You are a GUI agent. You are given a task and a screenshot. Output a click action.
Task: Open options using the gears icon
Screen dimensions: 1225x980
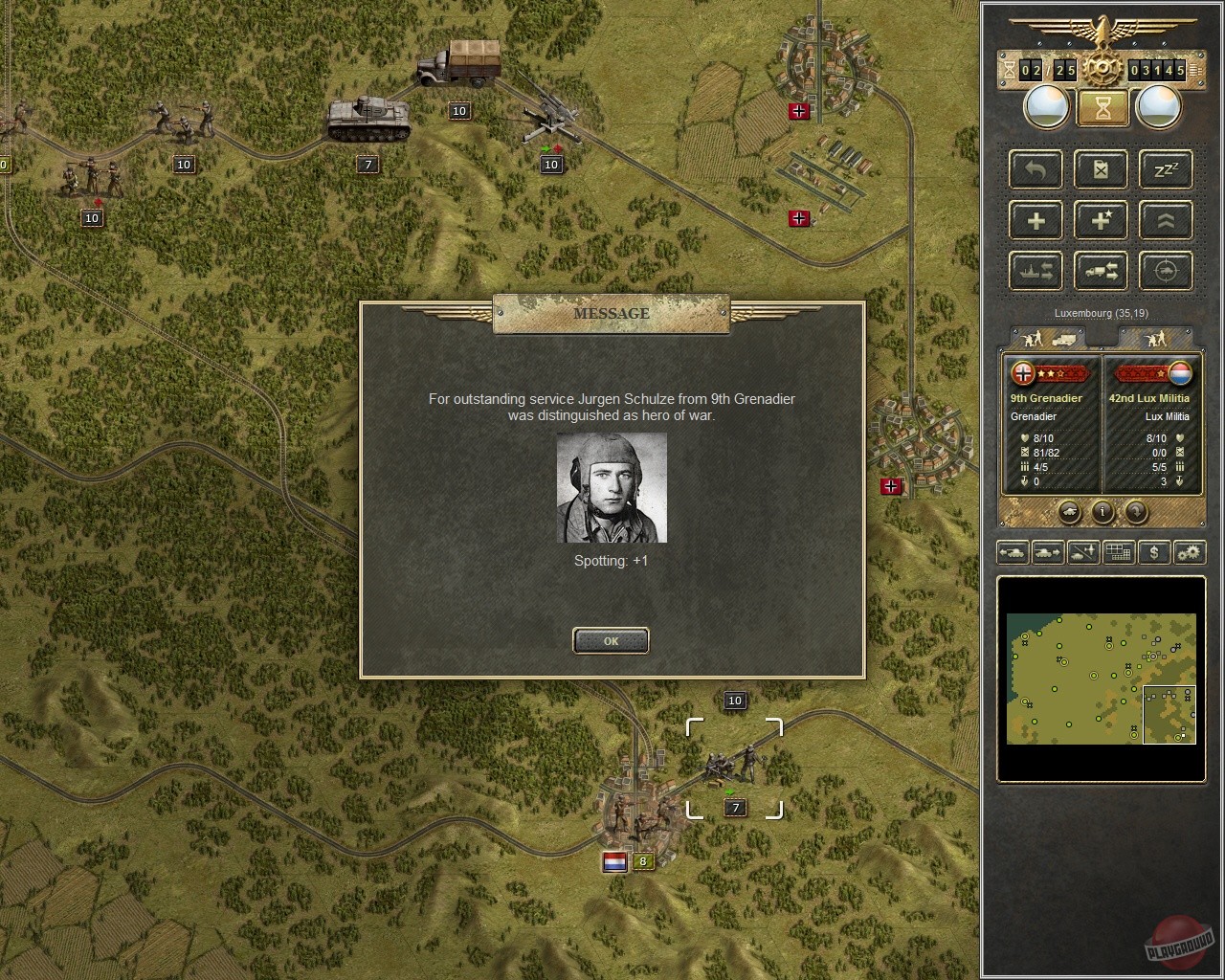1188,552
